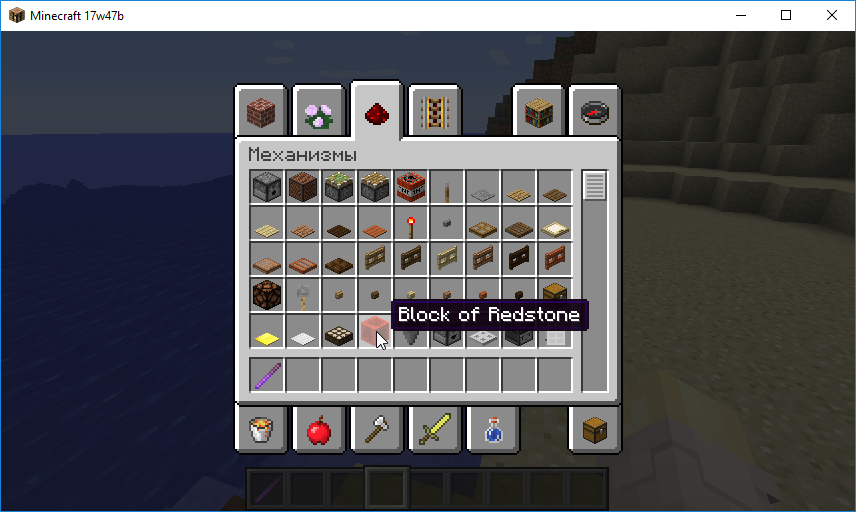Click the item list scrollbar handle
This screenshot has width=856, height=512.
594,185
